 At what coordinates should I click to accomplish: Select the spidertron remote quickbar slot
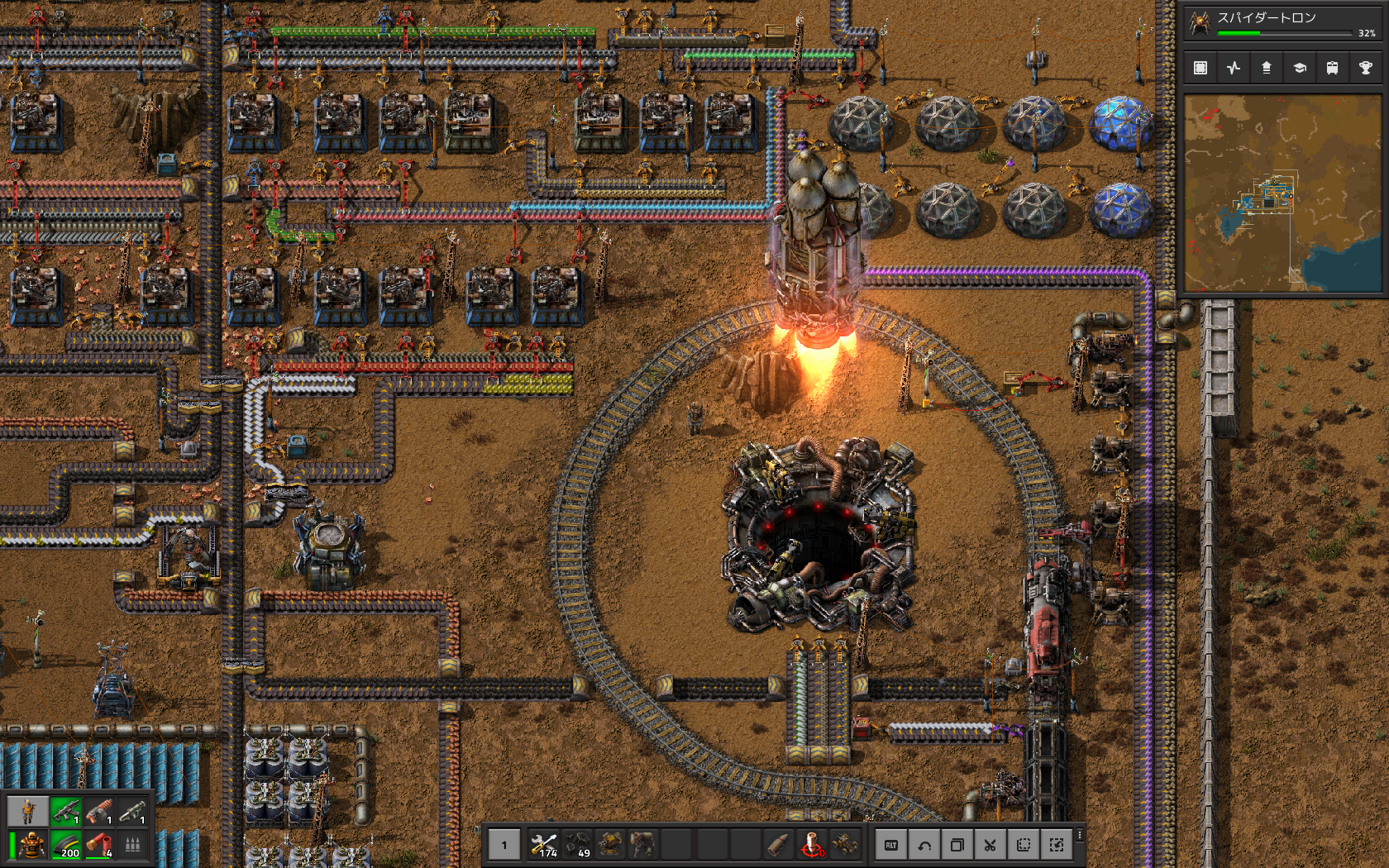812,844
